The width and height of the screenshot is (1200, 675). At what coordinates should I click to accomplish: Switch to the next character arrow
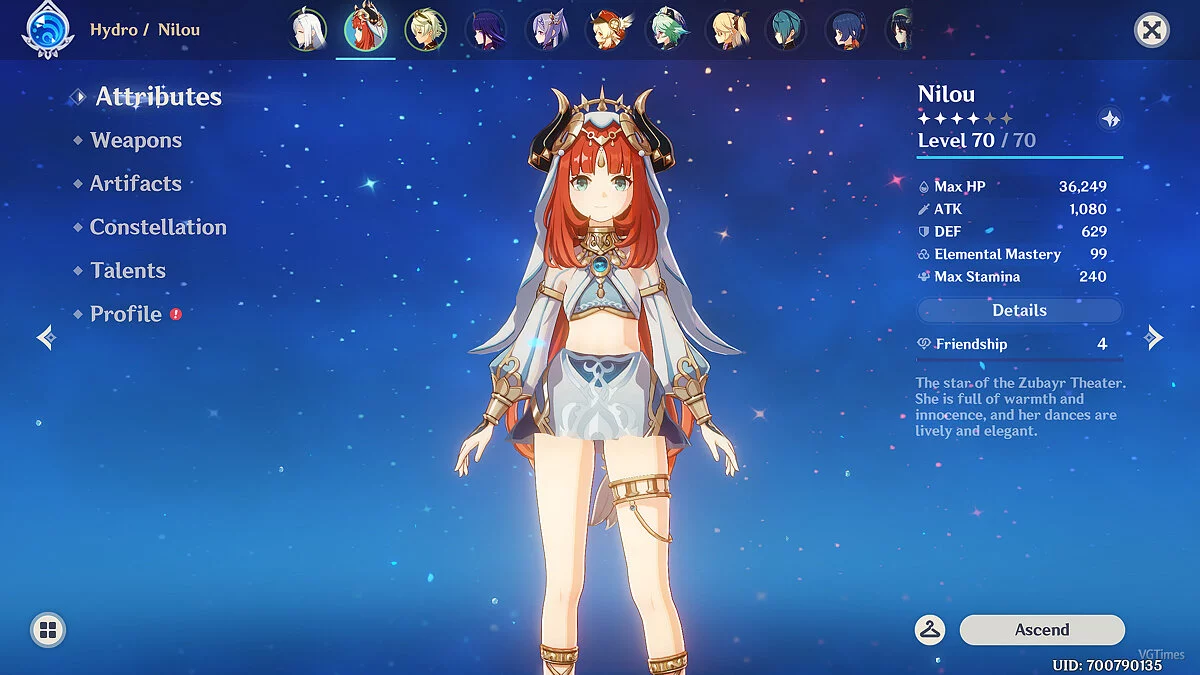[1154, 338]
